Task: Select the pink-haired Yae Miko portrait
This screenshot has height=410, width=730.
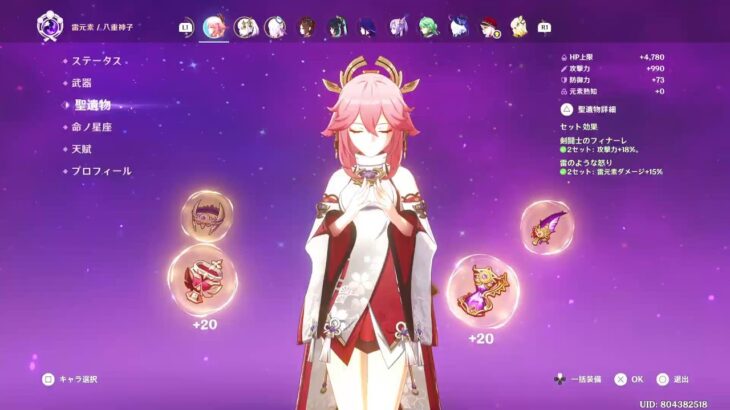Action: tap(214, 27)
